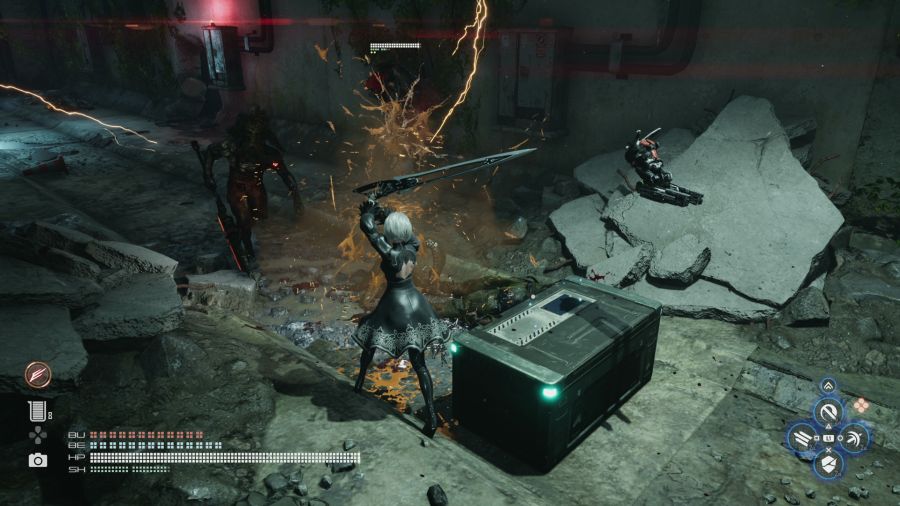
Task: Use the healing potion canister slot
Action: pyautogui.click(x=38, y=409)
